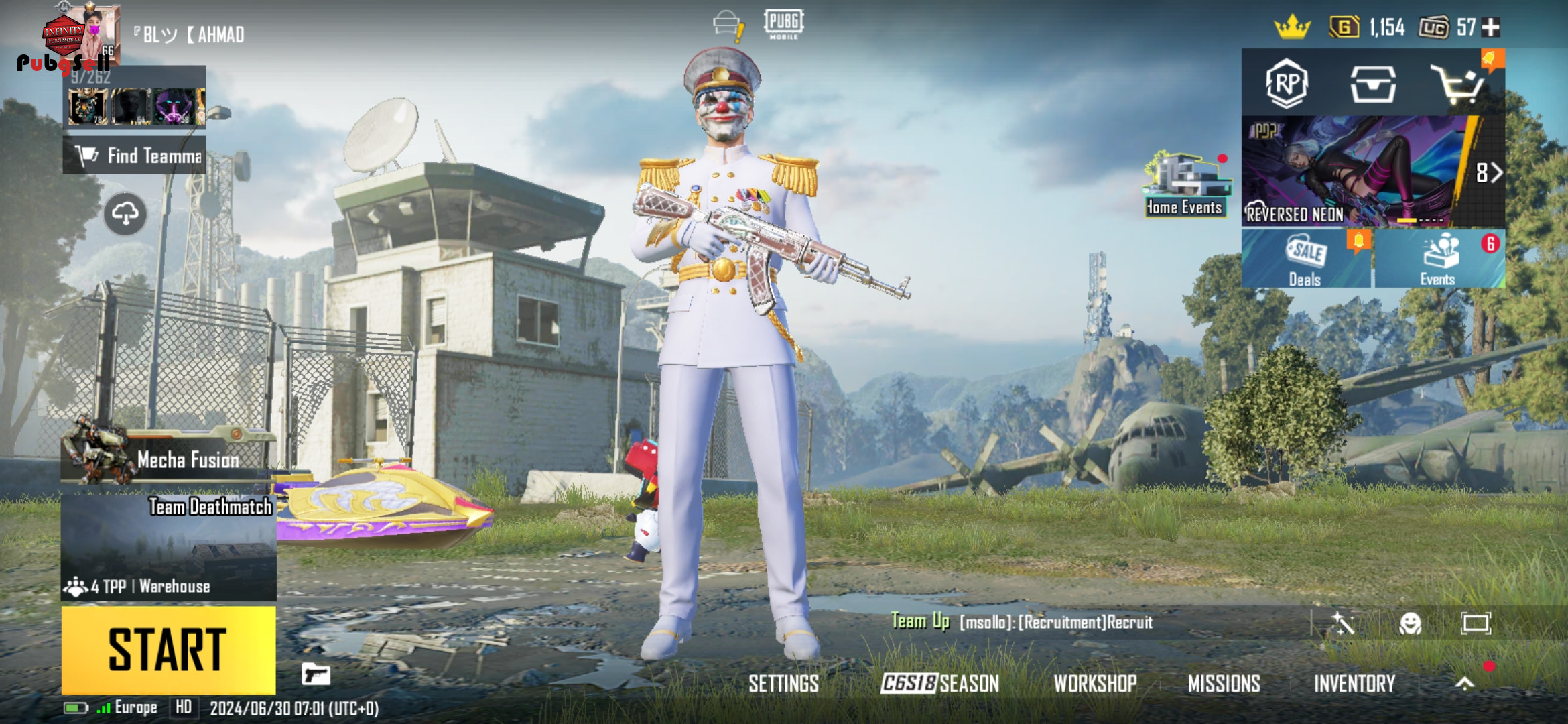The height and width of the screenshot is (724, 1568).
Task: Add UC with the plus button
Action: (1491, 27)
